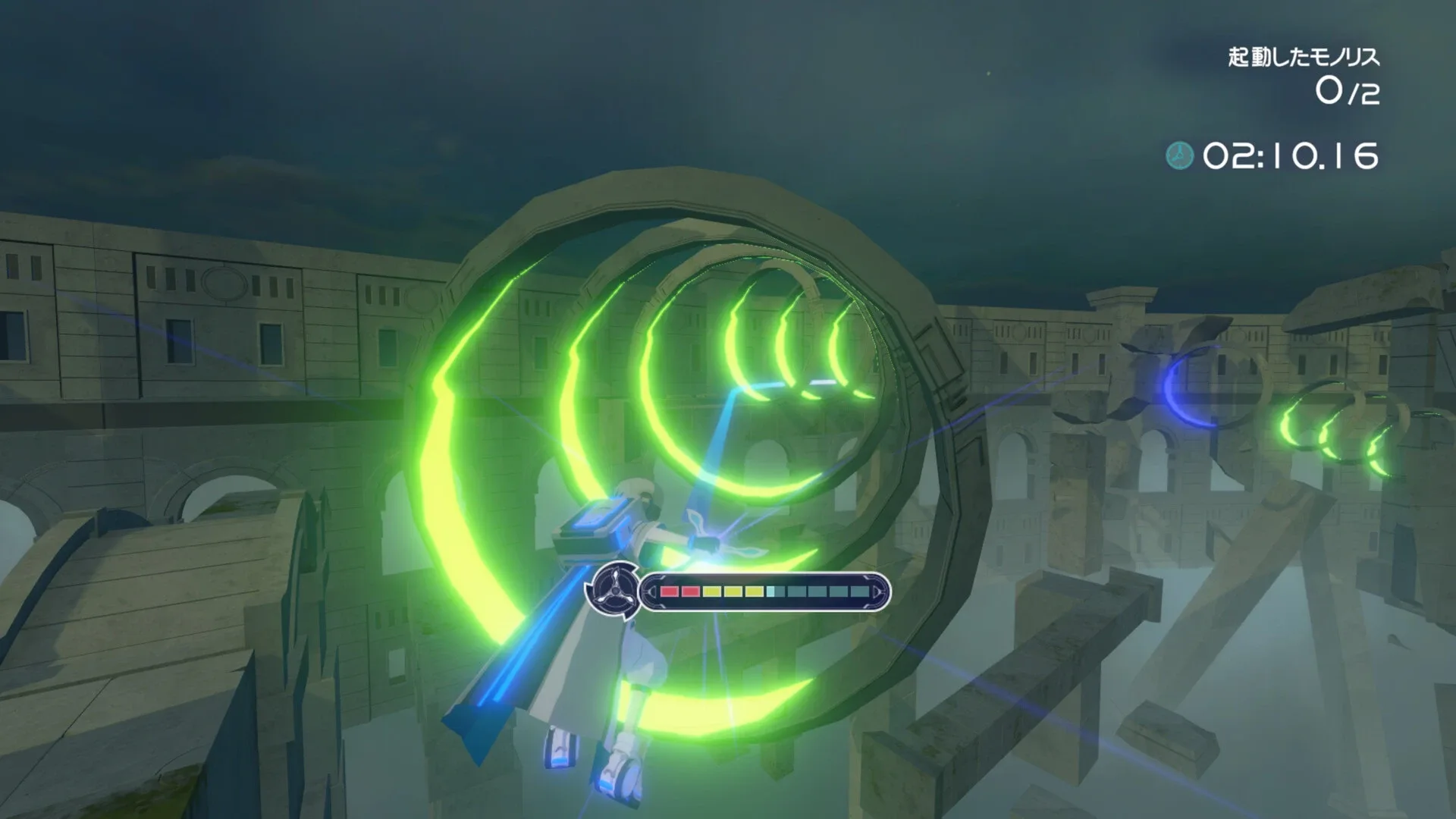Image resolution: width=1456 pixels, height=819 pixels.
Task: Click the last yellow segment of the gauge
Action: coord(752,591)
